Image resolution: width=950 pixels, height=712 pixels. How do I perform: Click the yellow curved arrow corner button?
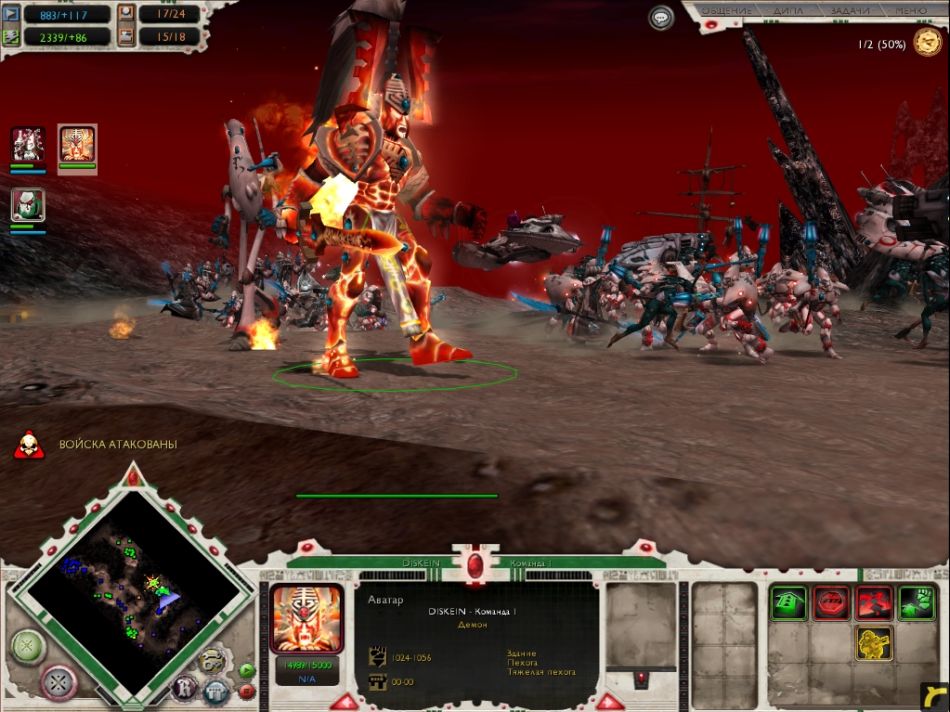pos(933,695)
